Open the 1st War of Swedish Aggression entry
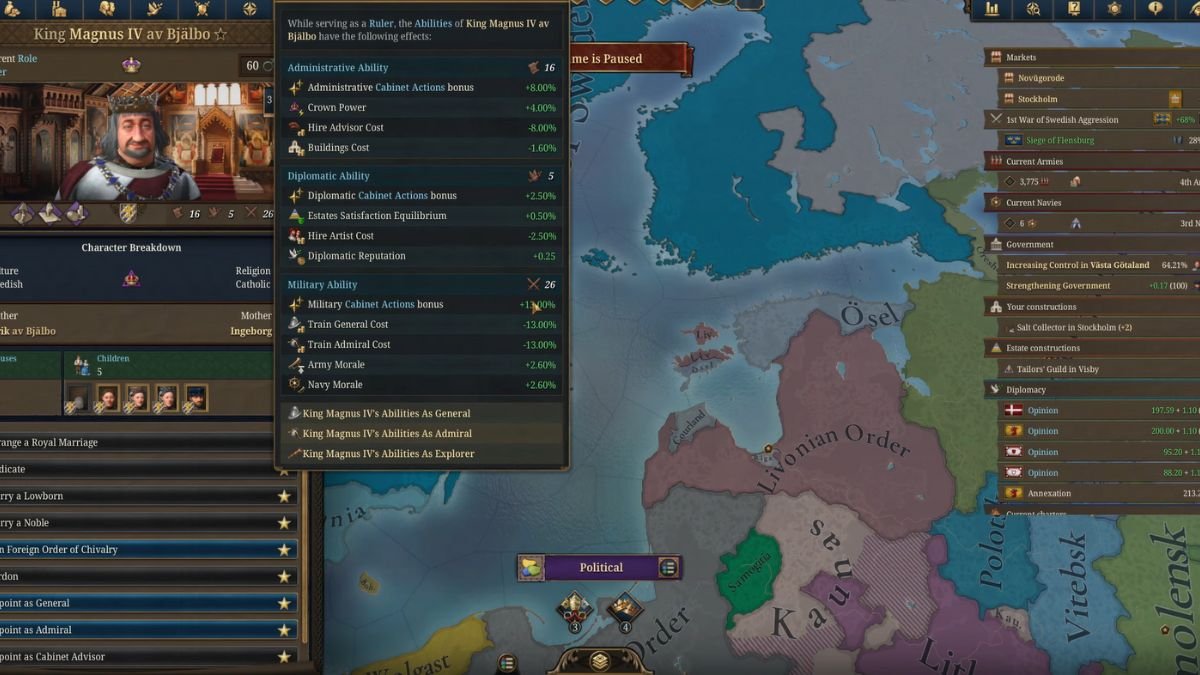This screenshot has width=1200, height=675. point(1068,119)
